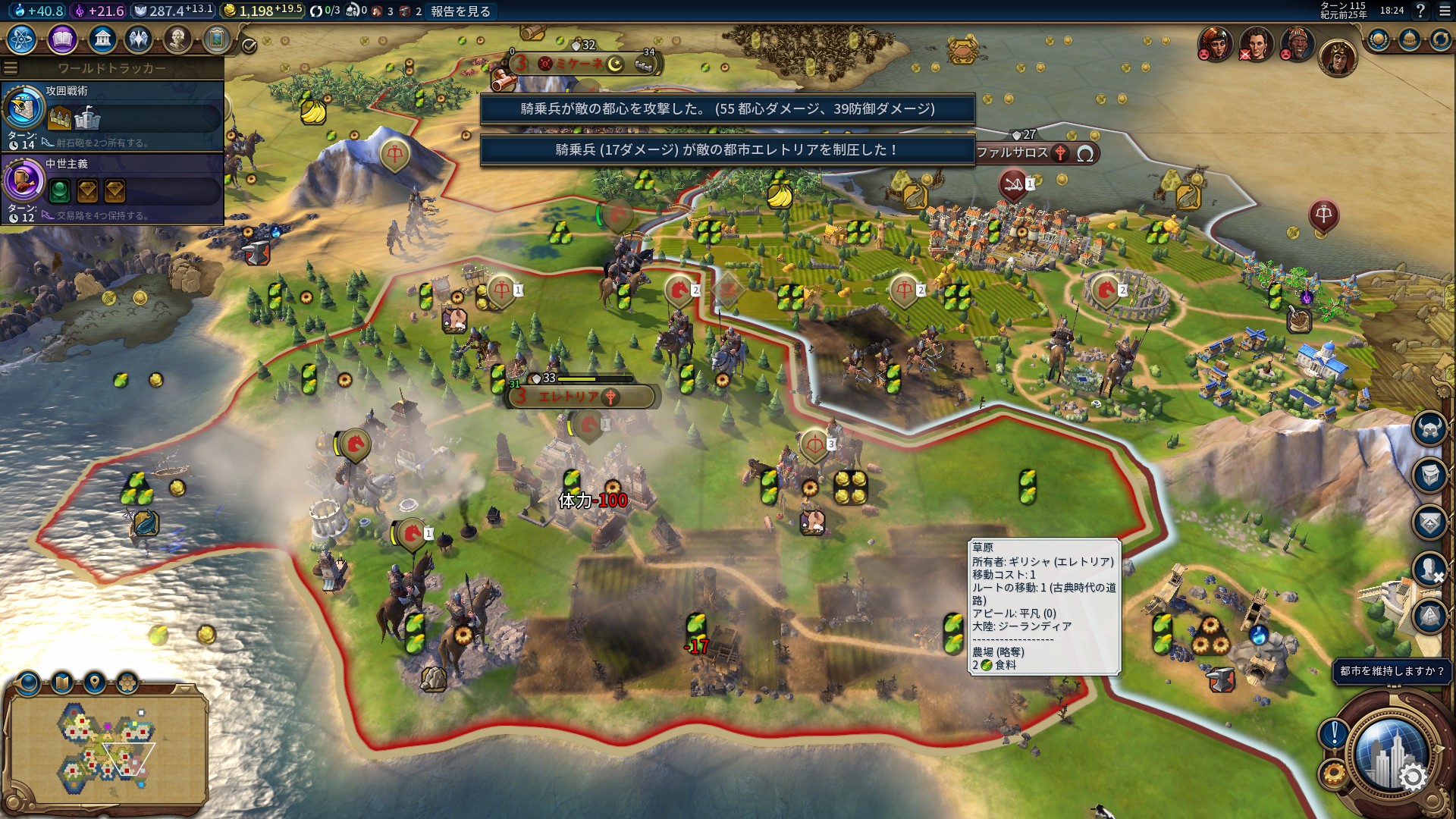Open the religion wings button
Image resolution: width=1456 pixels, height=819 pixels.
pyautogui.click(x=139, y=39)
